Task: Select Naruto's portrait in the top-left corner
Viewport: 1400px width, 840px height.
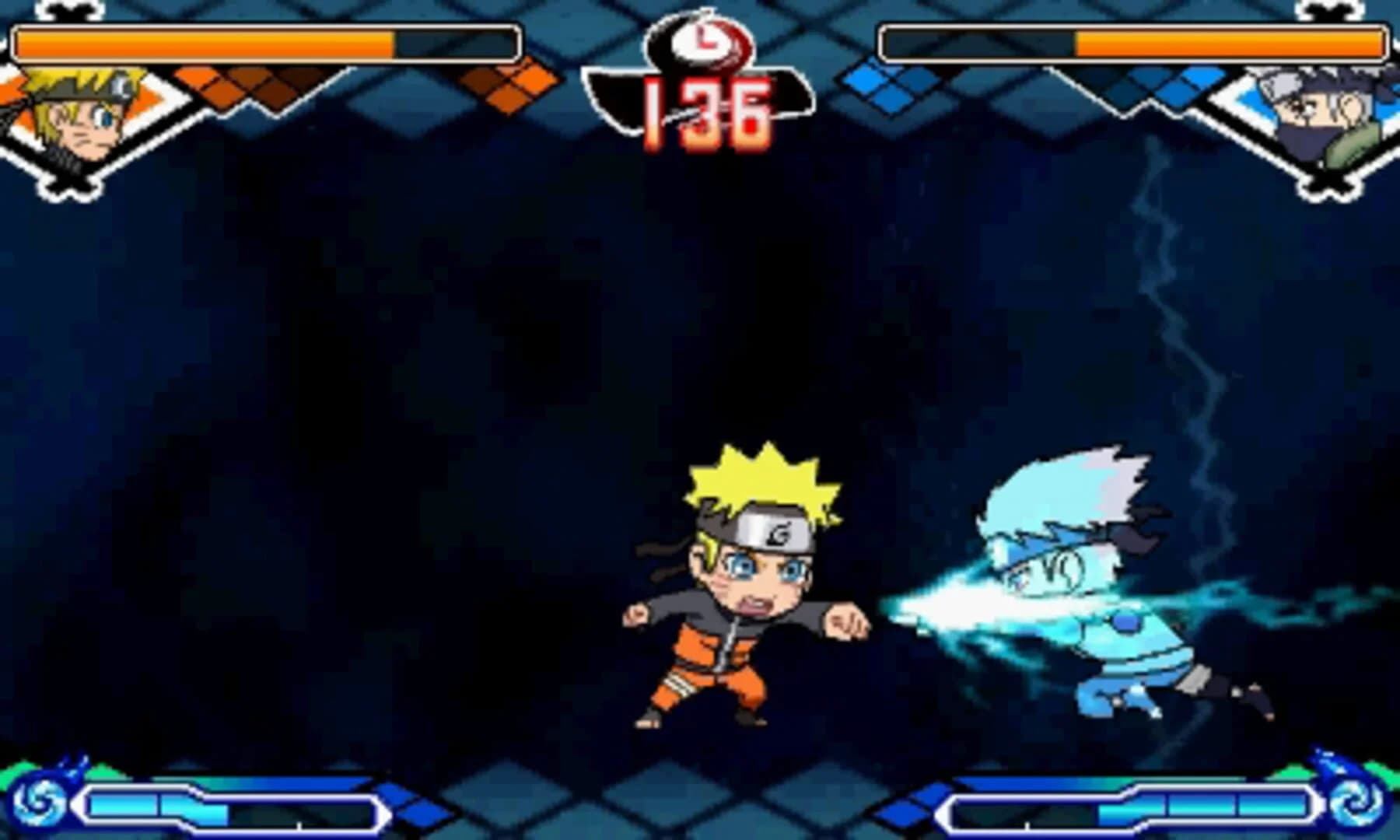Action: tap(74, 117)
